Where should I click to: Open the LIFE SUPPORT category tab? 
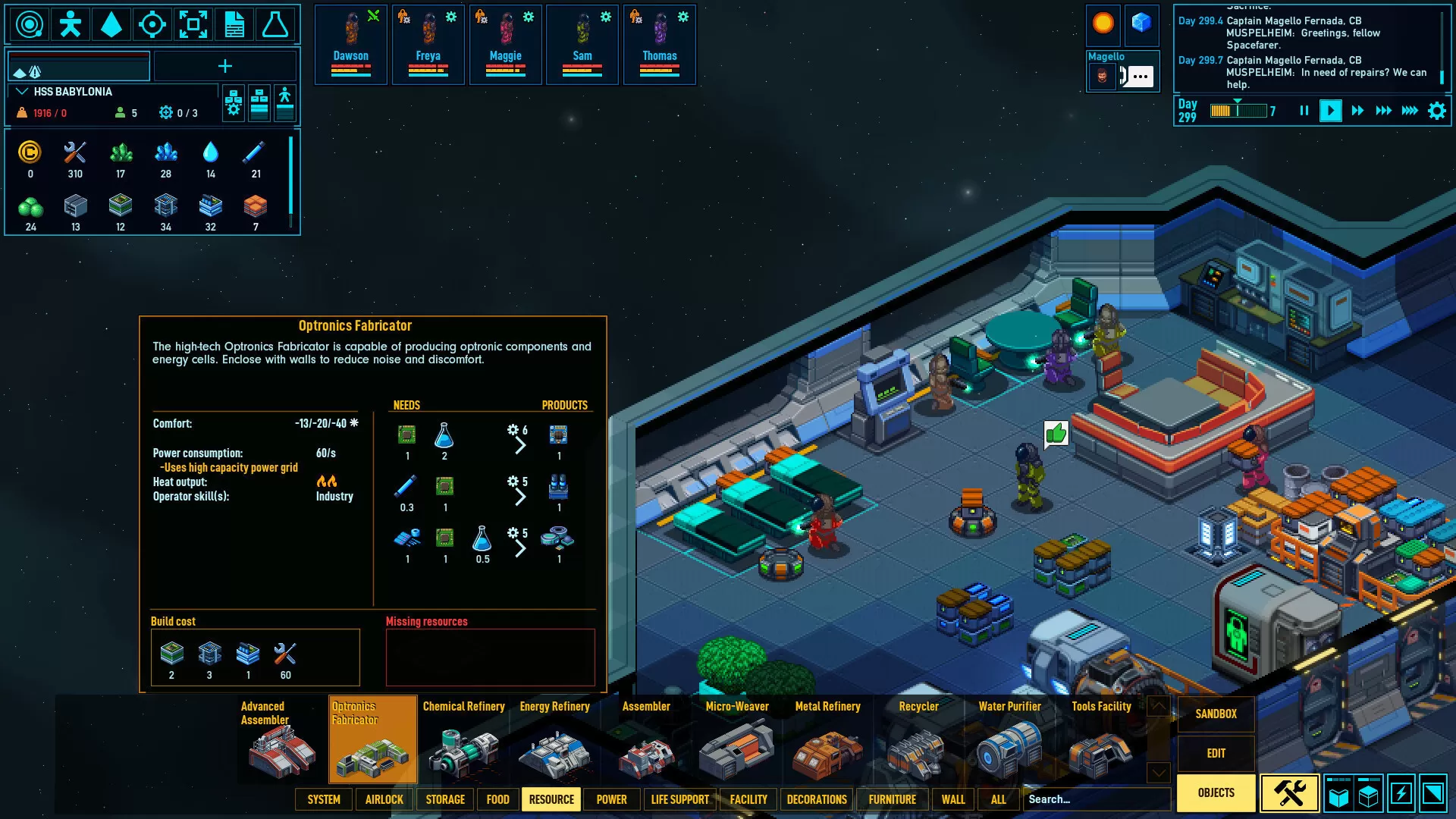679,799
